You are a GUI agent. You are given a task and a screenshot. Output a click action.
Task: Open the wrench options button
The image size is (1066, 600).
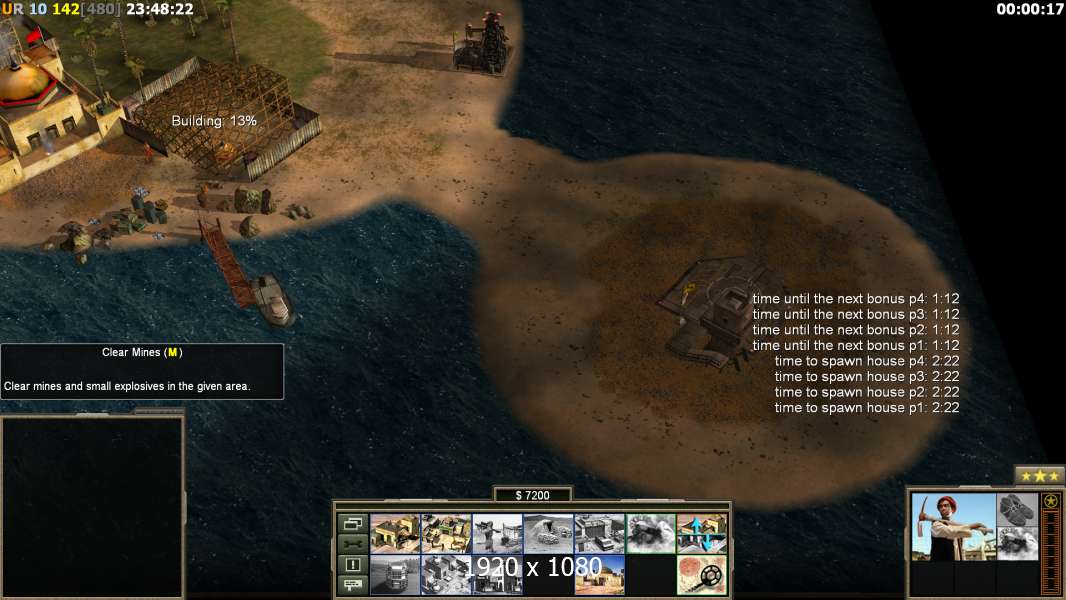(352, 544)
